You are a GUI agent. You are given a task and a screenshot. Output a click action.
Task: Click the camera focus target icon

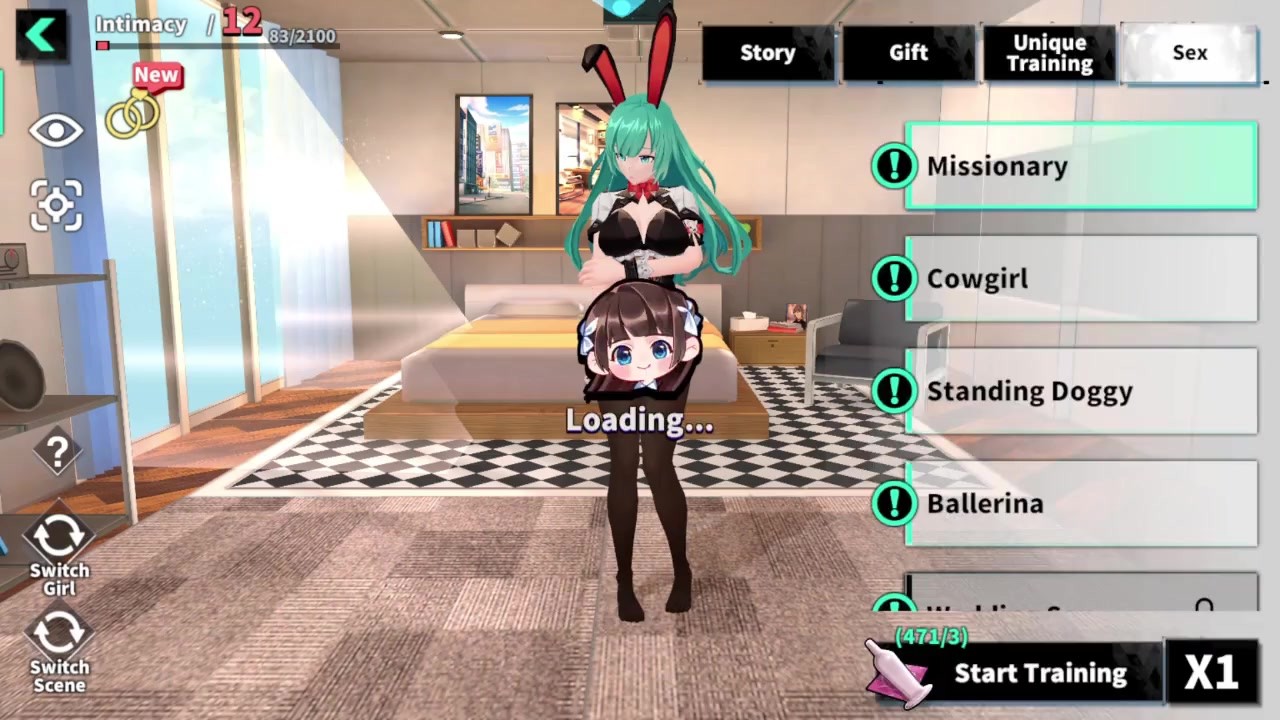(56, 206)
